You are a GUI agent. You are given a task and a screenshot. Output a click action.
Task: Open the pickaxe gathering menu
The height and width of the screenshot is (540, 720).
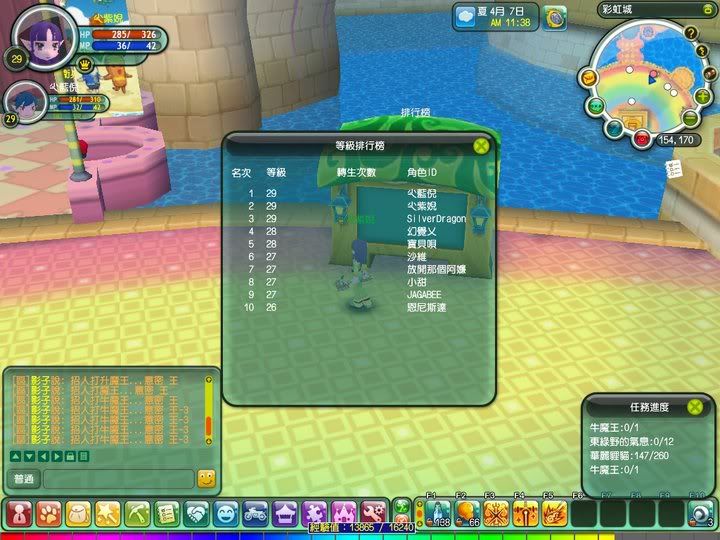pos(137,514)
